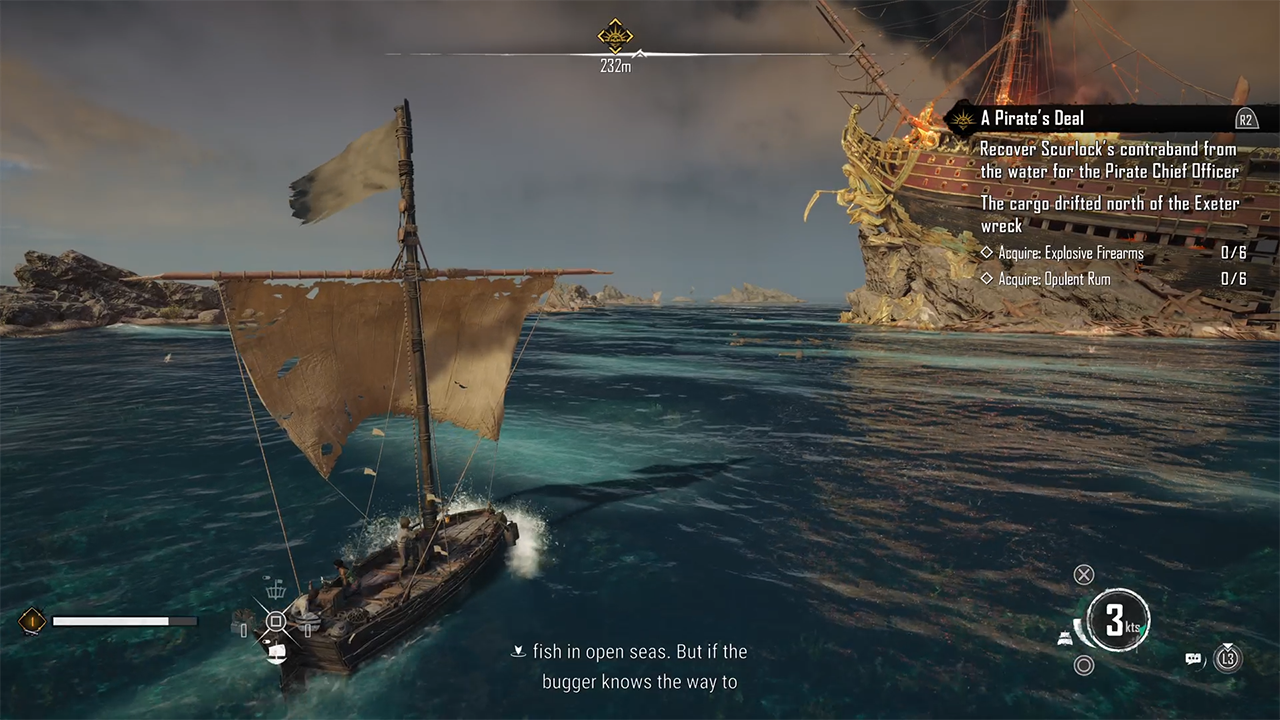Click the Acquire Opulent Rum objective
The height and width of the screenshot is (720, 1280).
pos(1054,279)
